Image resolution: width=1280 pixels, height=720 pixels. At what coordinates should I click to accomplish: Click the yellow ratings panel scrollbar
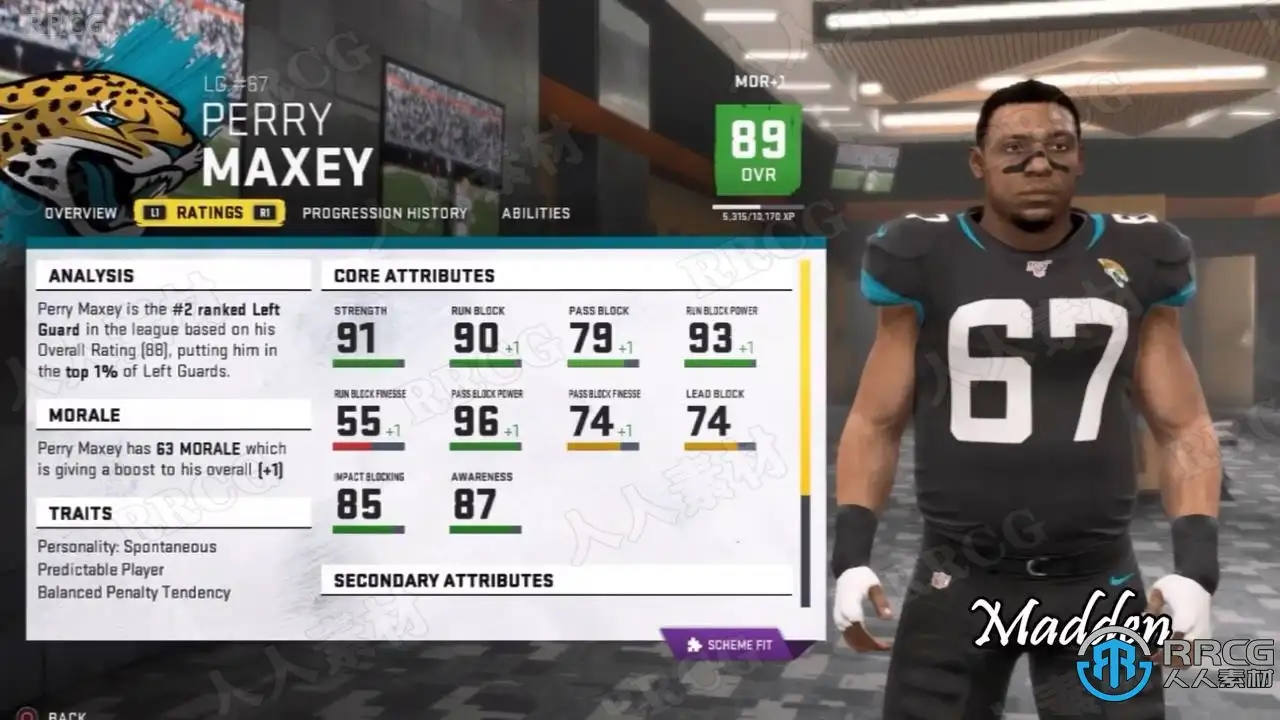(804, 378)
